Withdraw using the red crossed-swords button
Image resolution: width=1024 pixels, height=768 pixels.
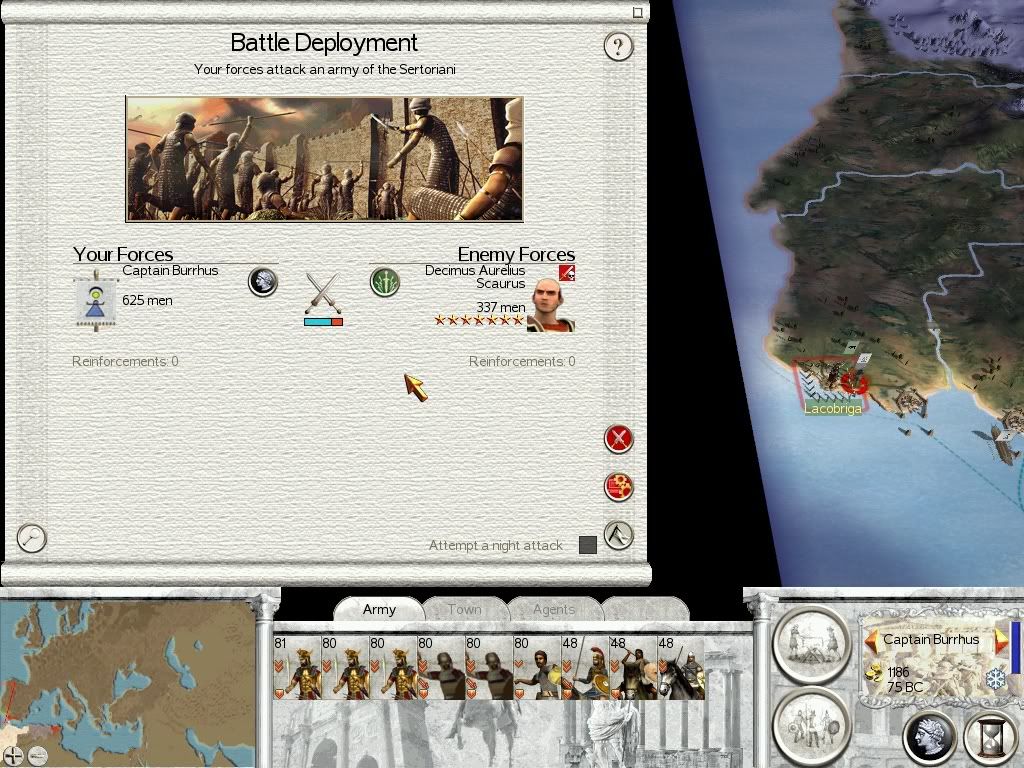click(619, 438)
